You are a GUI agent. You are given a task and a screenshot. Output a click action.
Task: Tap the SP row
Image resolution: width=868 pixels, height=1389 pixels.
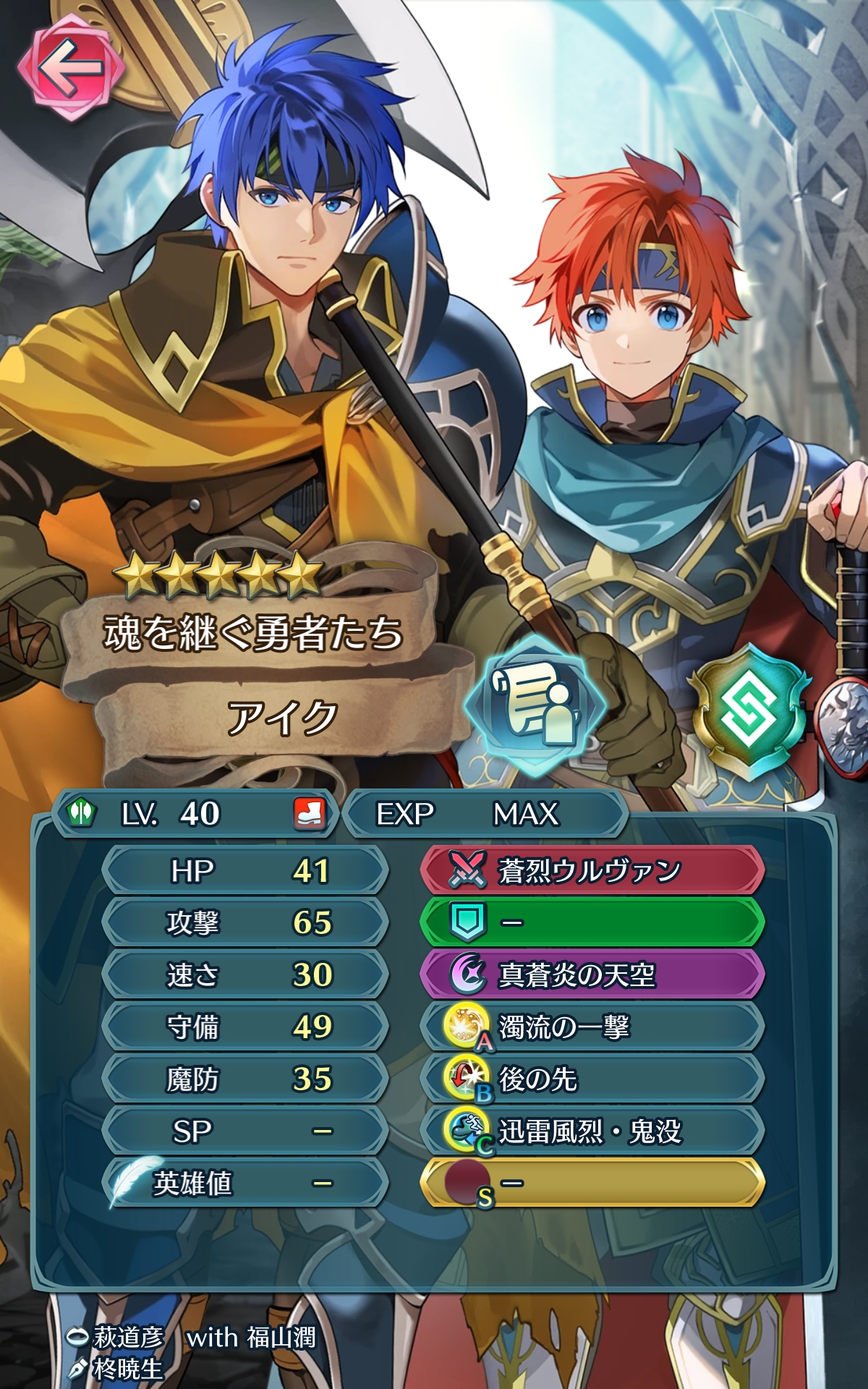244,1131
